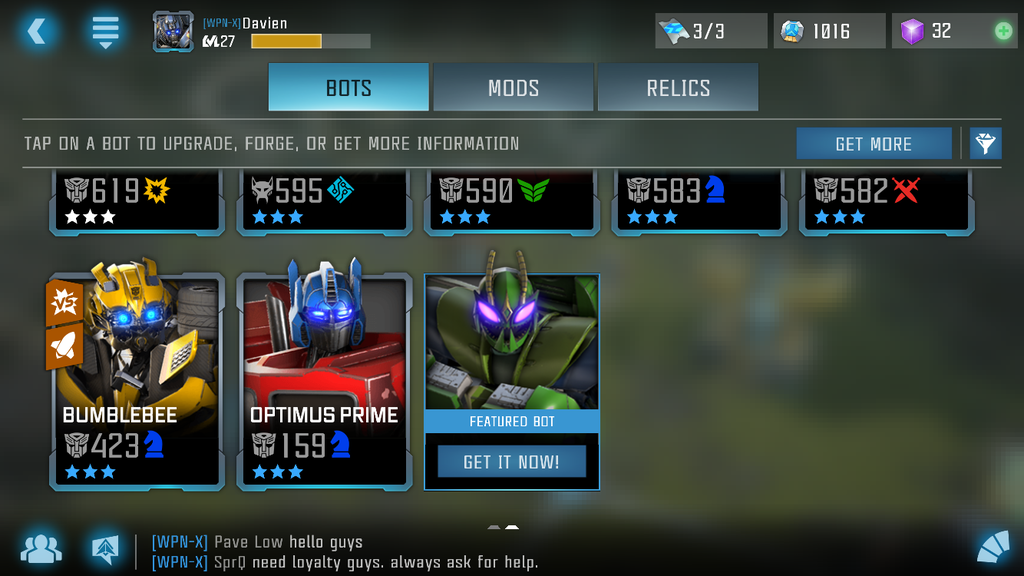View Davien's player profile avatar
Image resolution: width=1024 pixels, height=576 pixels.
coord(173,31)
